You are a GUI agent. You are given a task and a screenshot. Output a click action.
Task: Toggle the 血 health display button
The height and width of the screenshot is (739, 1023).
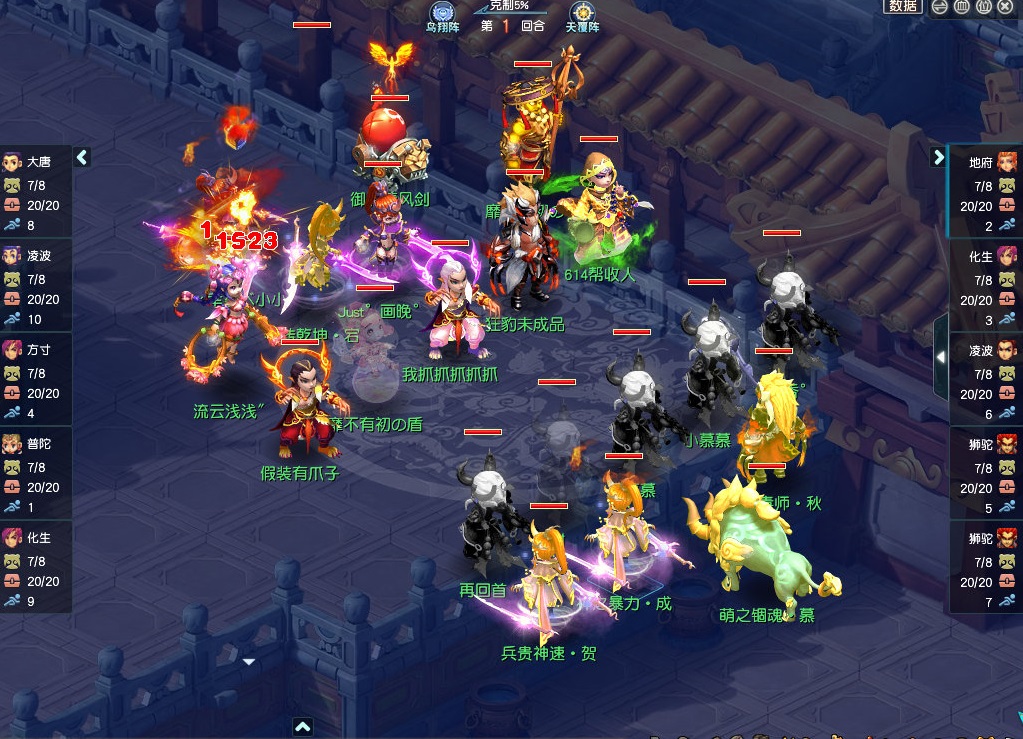(961, 7)
